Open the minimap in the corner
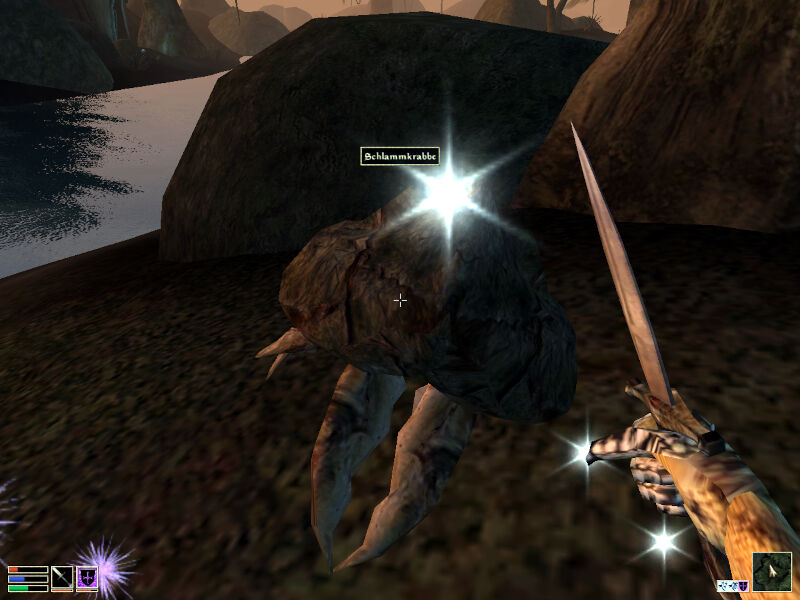 coord(771,571)
